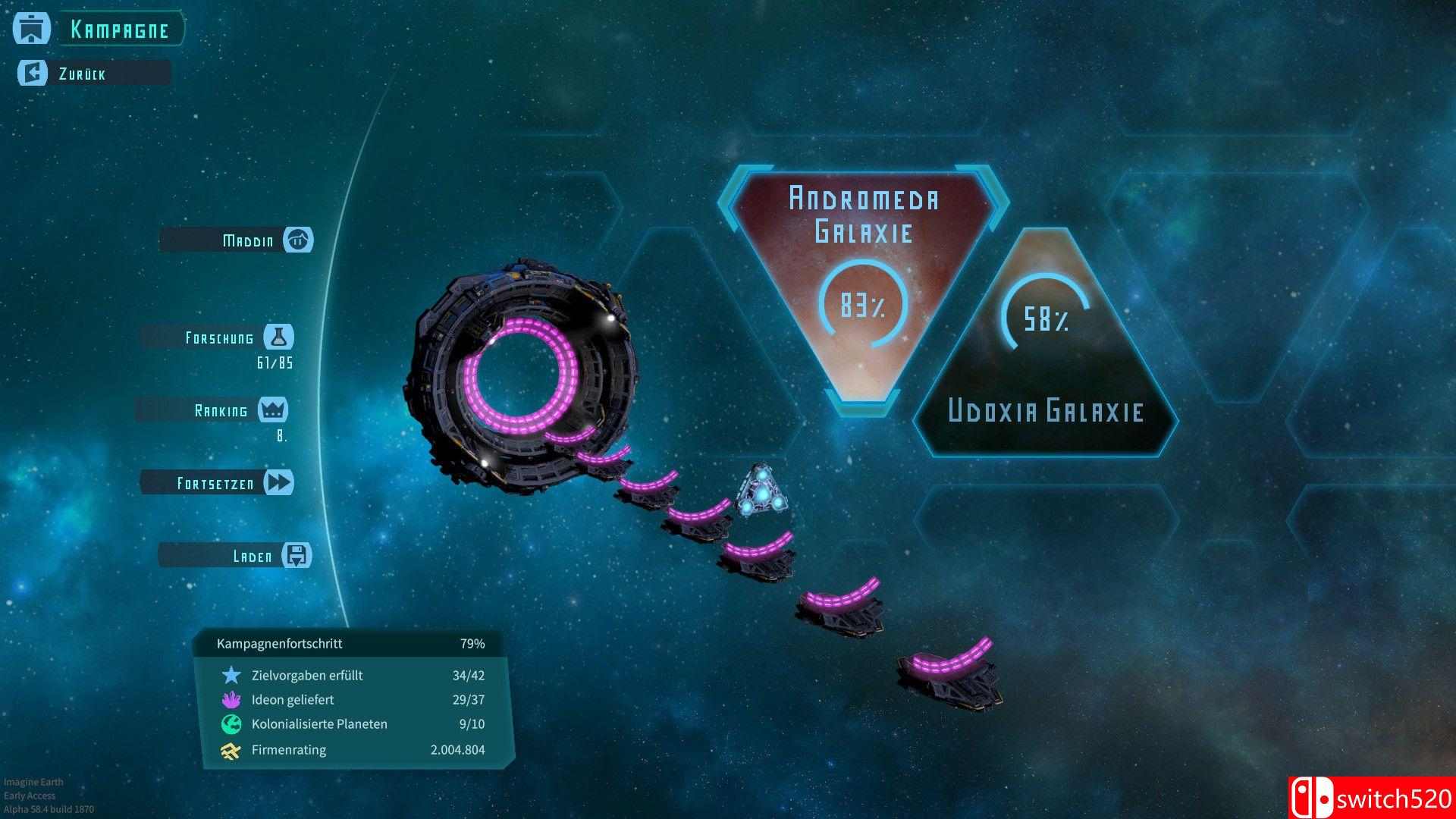
Task: Click the save disk icon next to Laden
Action: point(296,555)
